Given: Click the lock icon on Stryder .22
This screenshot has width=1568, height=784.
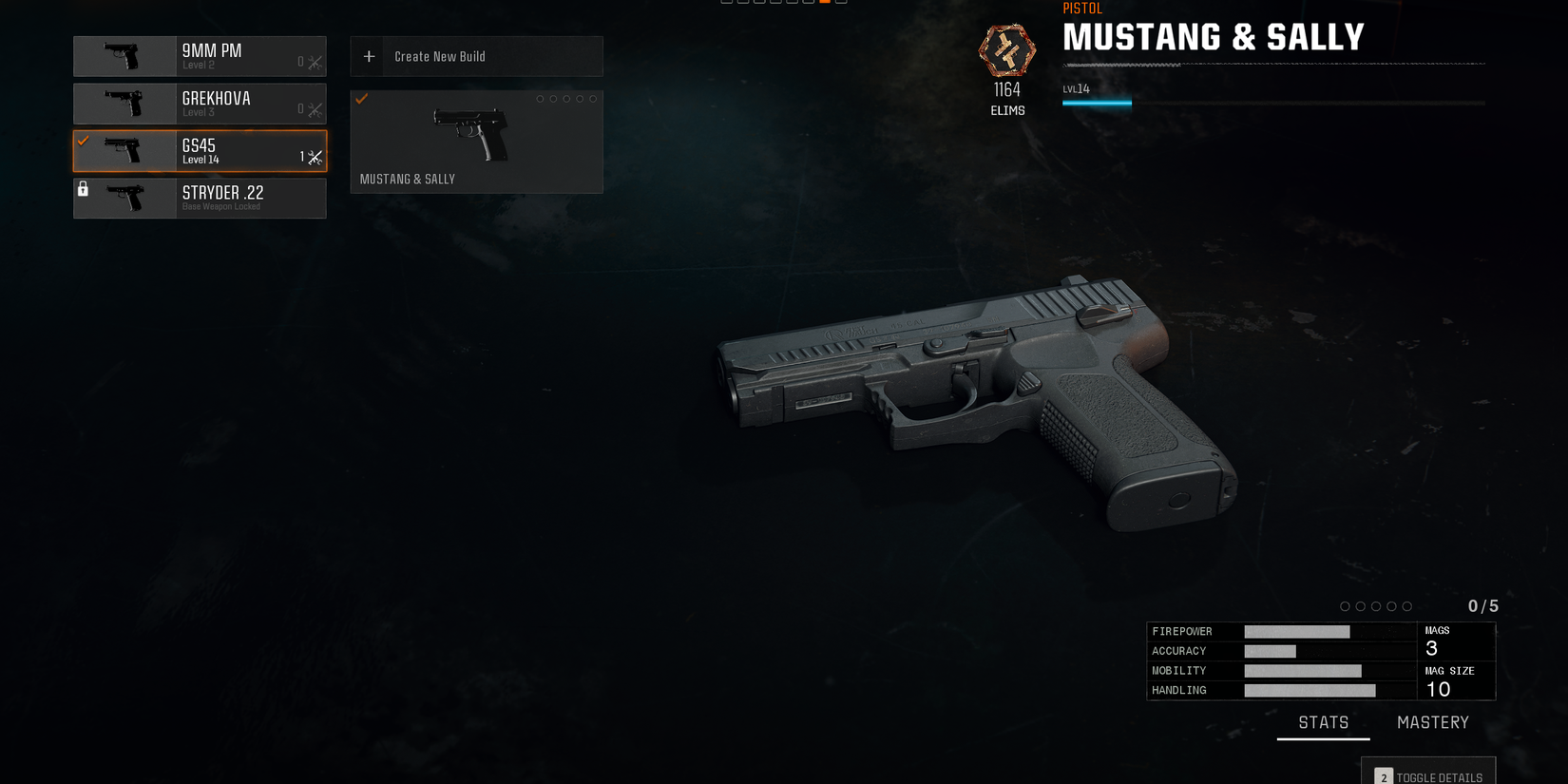Looking at the screenshot, I should point(84,189).
